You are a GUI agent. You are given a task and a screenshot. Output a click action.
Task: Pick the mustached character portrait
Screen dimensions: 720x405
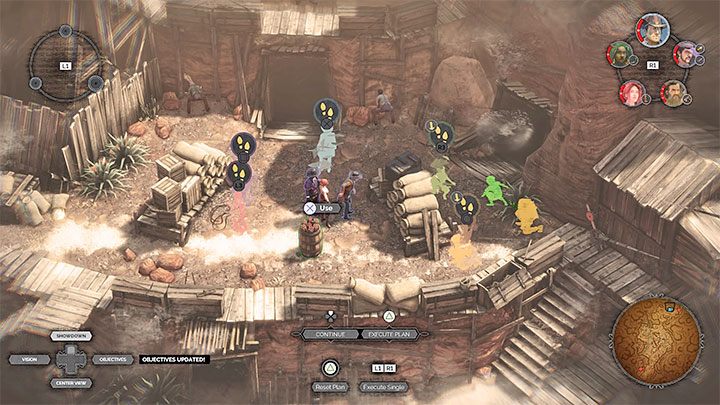coord(685,54)
